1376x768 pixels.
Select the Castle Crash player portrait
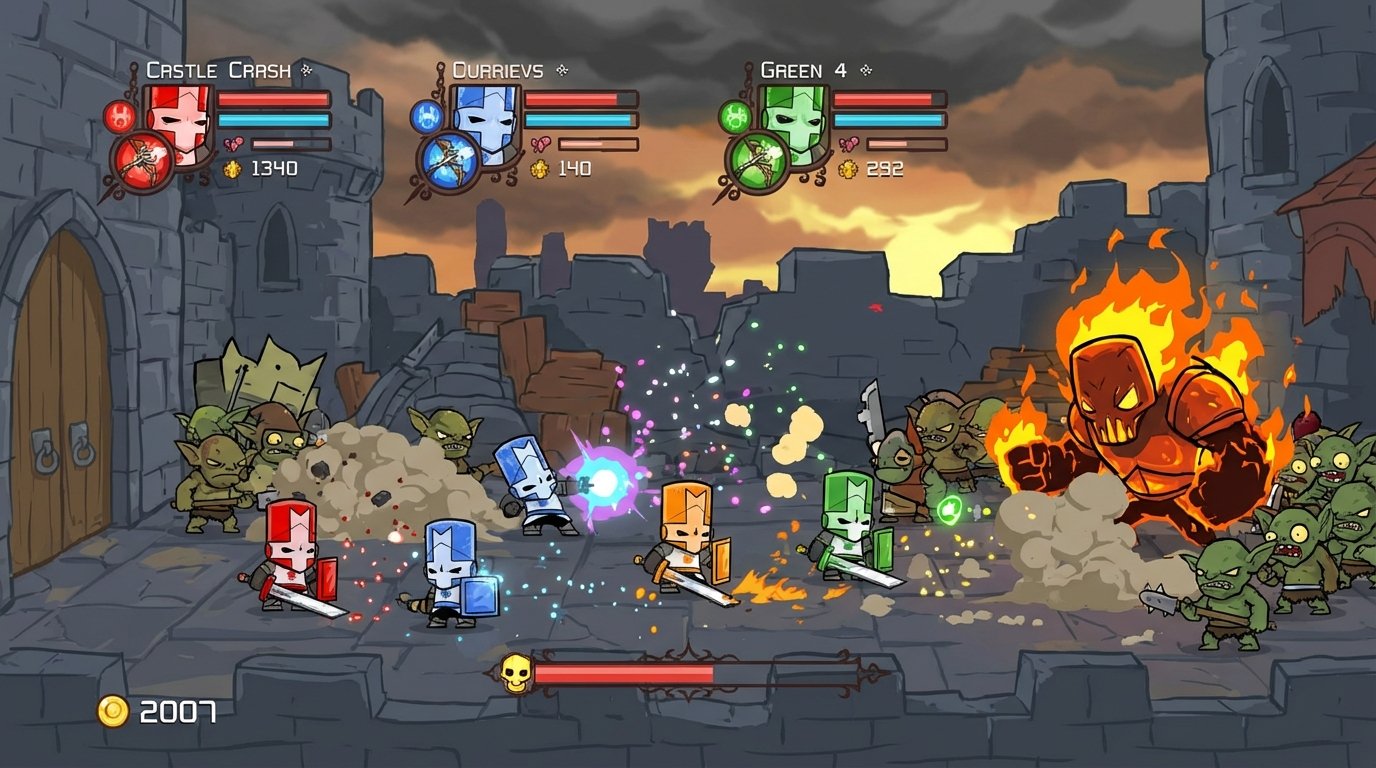coord(179,120)
